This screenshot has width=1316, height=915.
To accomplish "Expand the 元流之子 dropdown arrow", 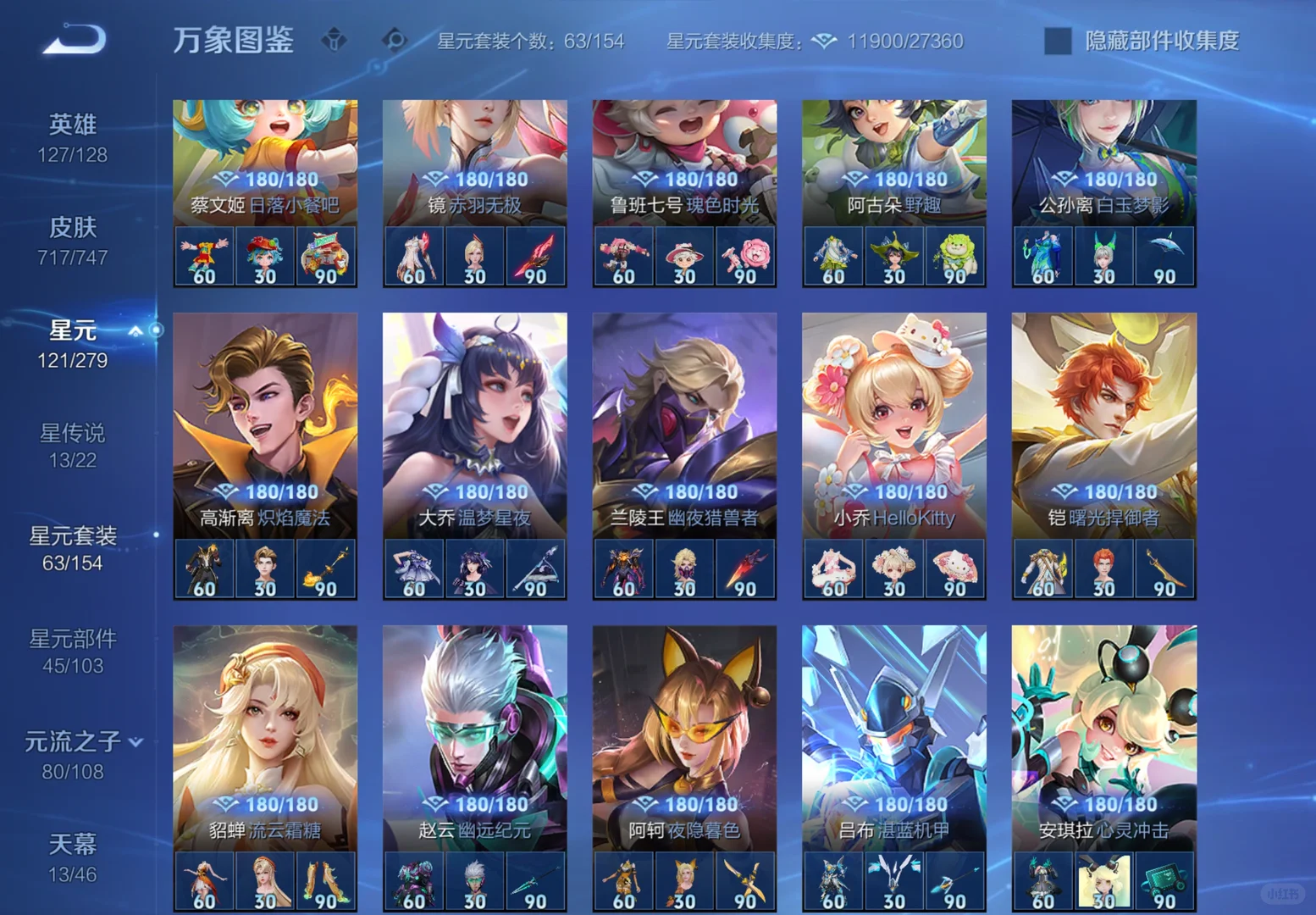I will 135,740.
